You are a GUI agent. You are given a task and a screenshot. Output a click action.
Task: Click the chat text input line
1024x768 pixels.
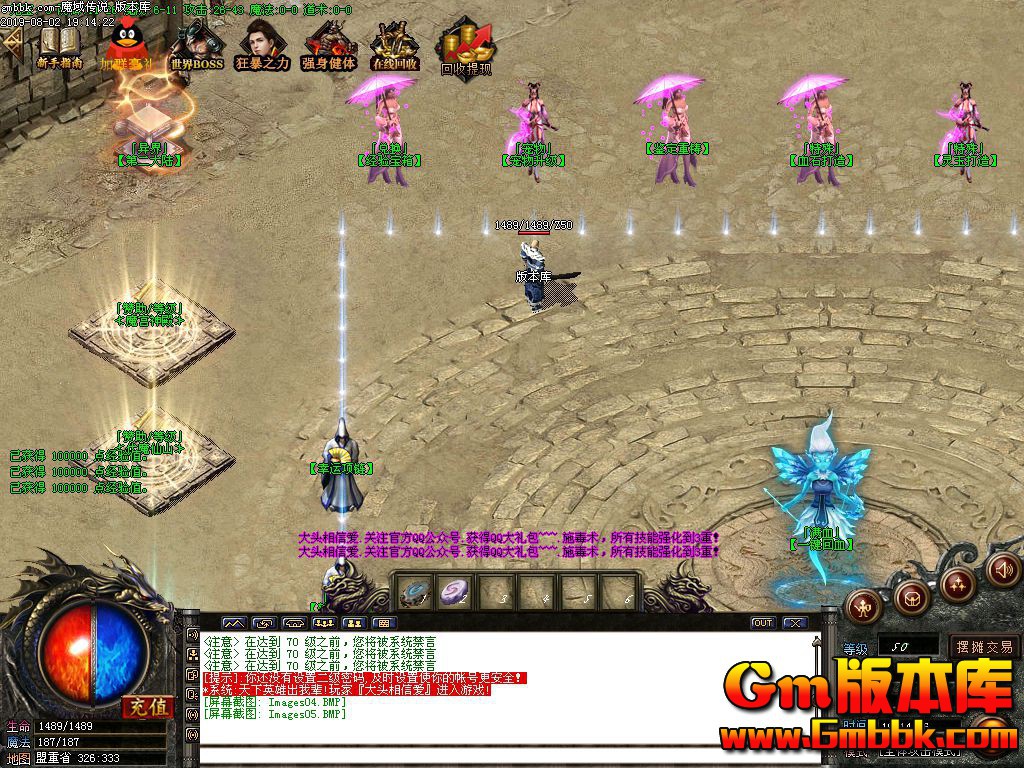[x=500, y=750]
